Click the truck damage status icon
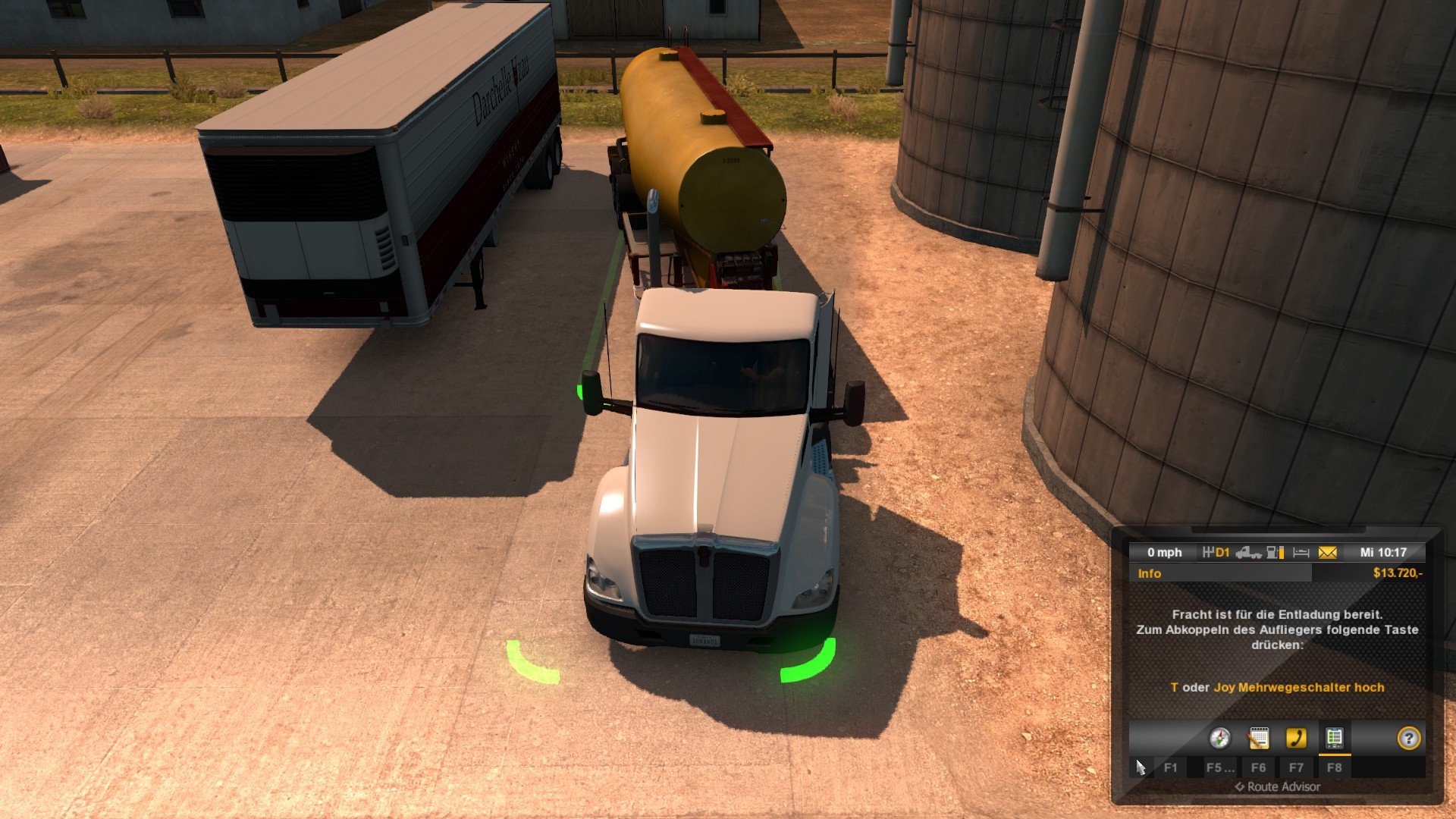1456x819 pixels. tap(1248, 553)
